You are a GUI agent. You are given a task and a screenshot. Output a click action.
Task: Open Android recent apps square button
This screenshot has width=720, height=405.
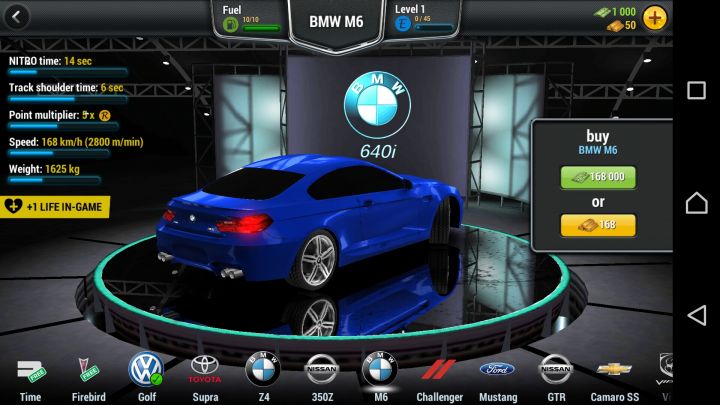coord(696,91)
